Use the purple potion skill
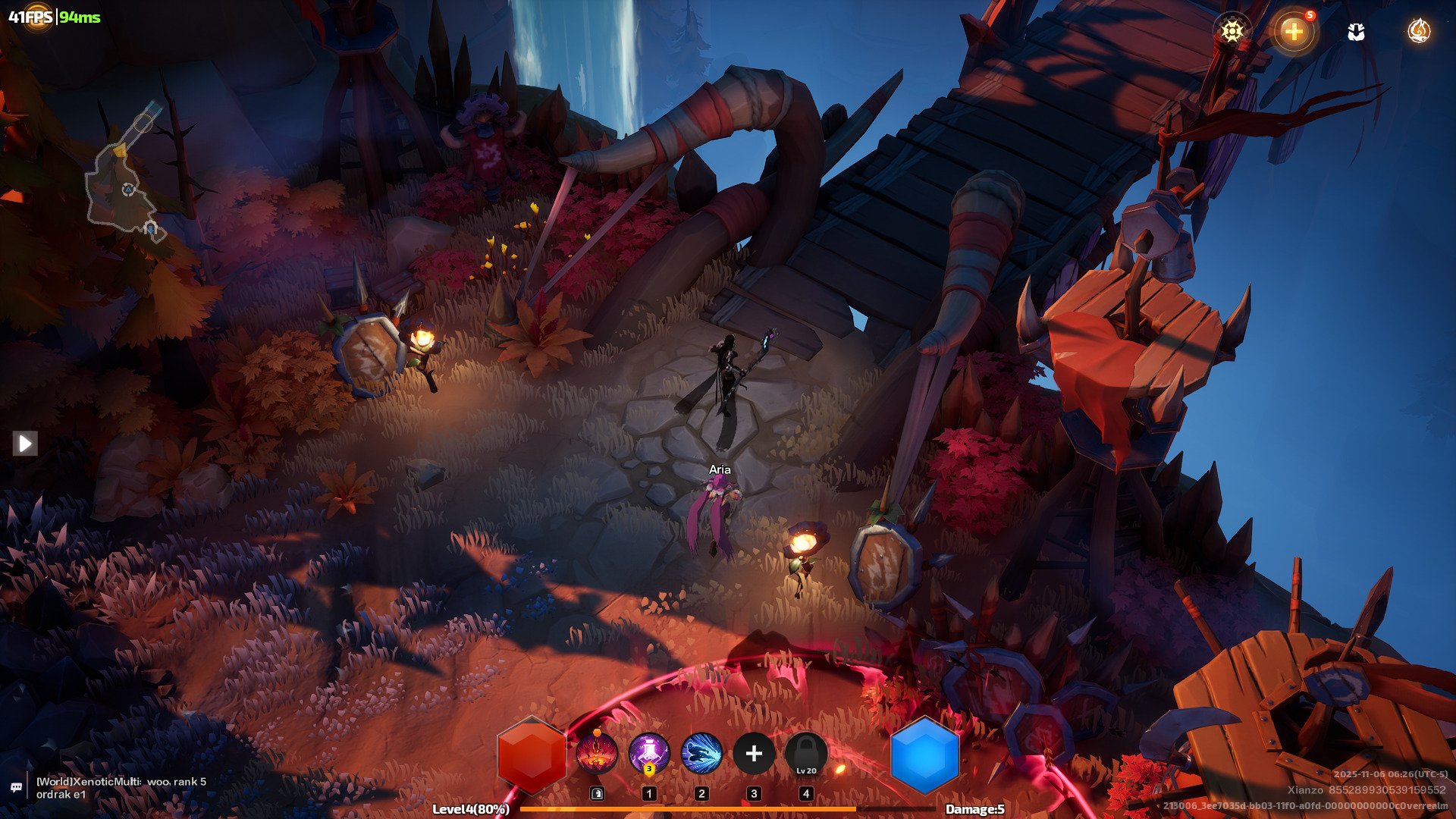 point(649,754)
